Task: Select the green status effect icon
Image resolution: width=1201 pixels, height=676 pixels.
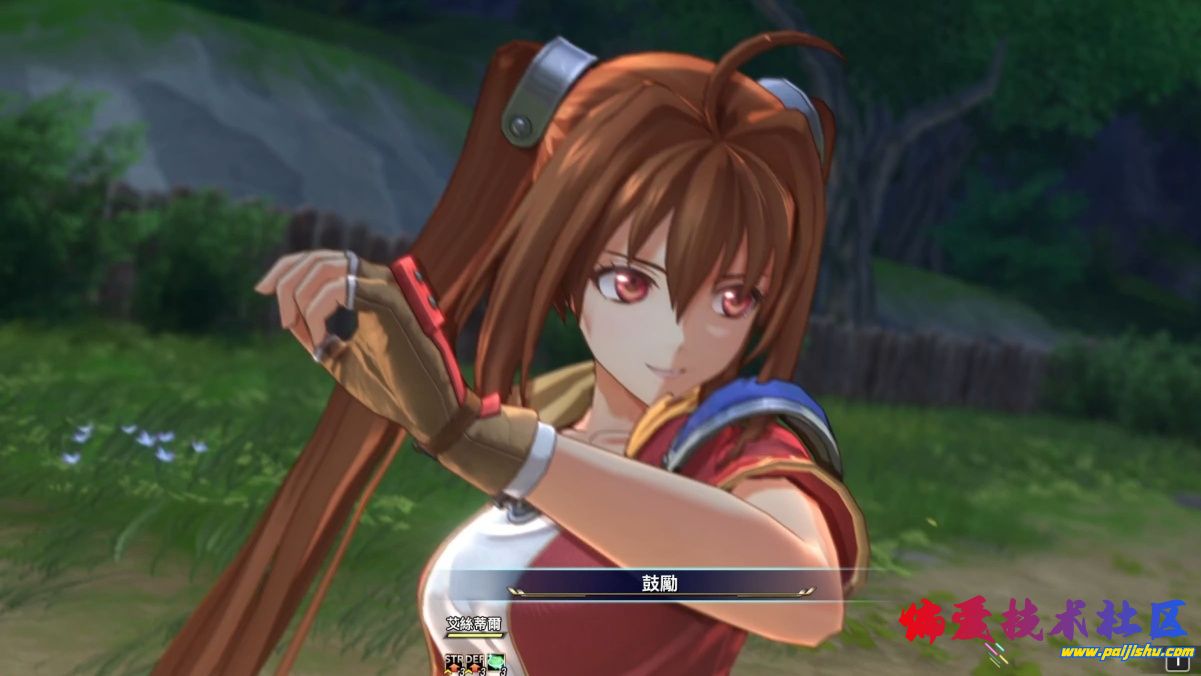Action: pos(495,661)
